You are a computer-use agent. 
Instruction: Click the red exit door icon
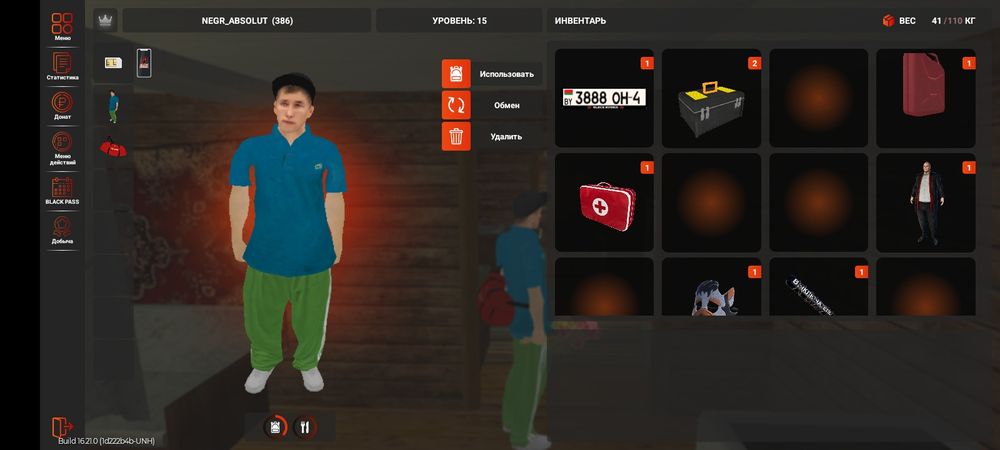62,427
